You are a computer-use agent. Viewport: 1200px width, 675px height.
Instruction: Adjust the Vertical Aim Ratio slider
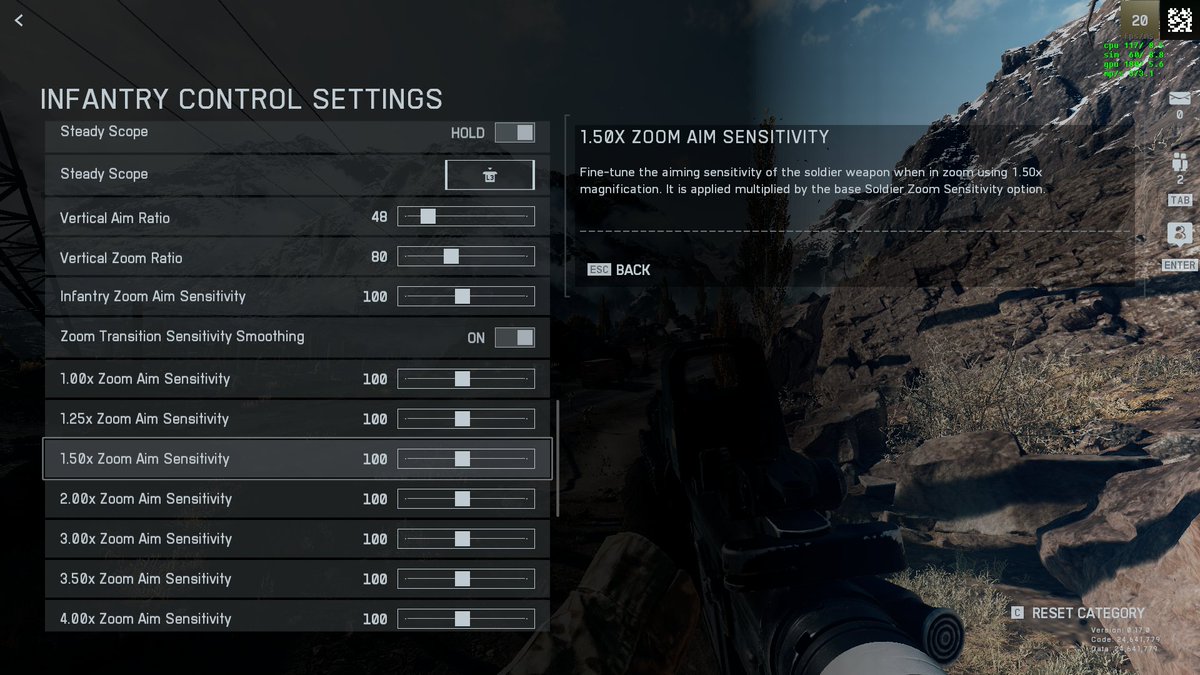[x=428, y=217]
